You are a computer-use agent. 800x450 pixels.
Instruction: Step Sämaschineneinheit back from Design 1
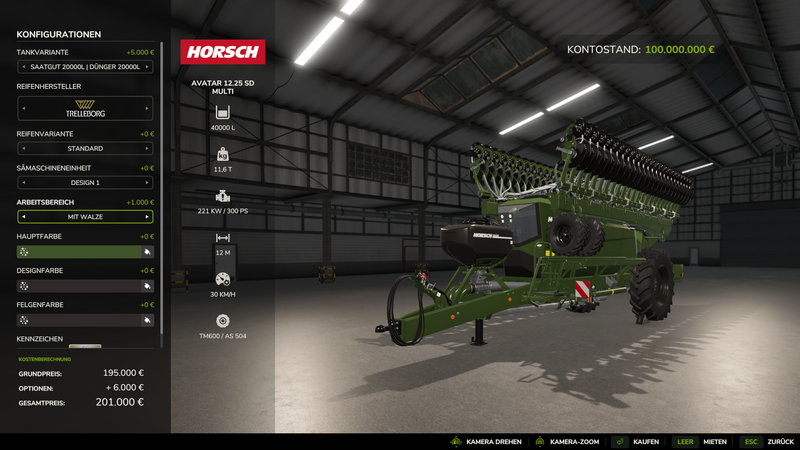(23, 183)
